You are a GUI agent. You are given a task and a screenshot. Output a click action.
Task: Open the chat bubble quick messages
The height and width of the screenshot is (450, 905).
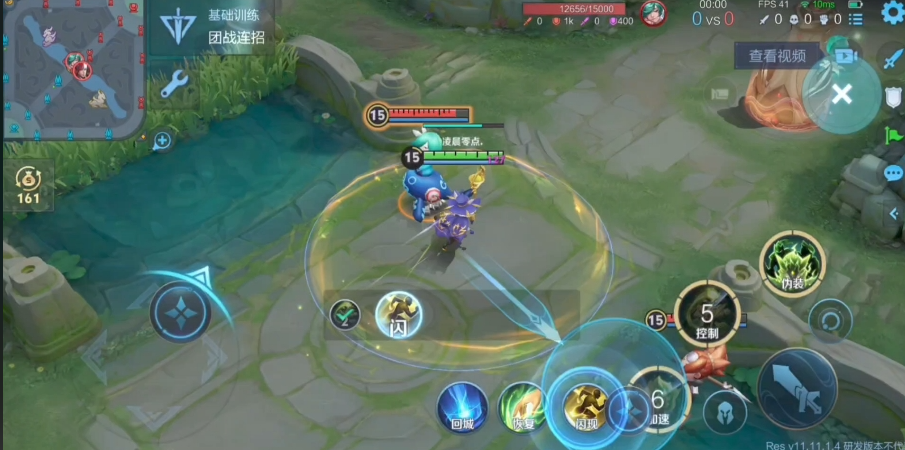coord(892,174)
